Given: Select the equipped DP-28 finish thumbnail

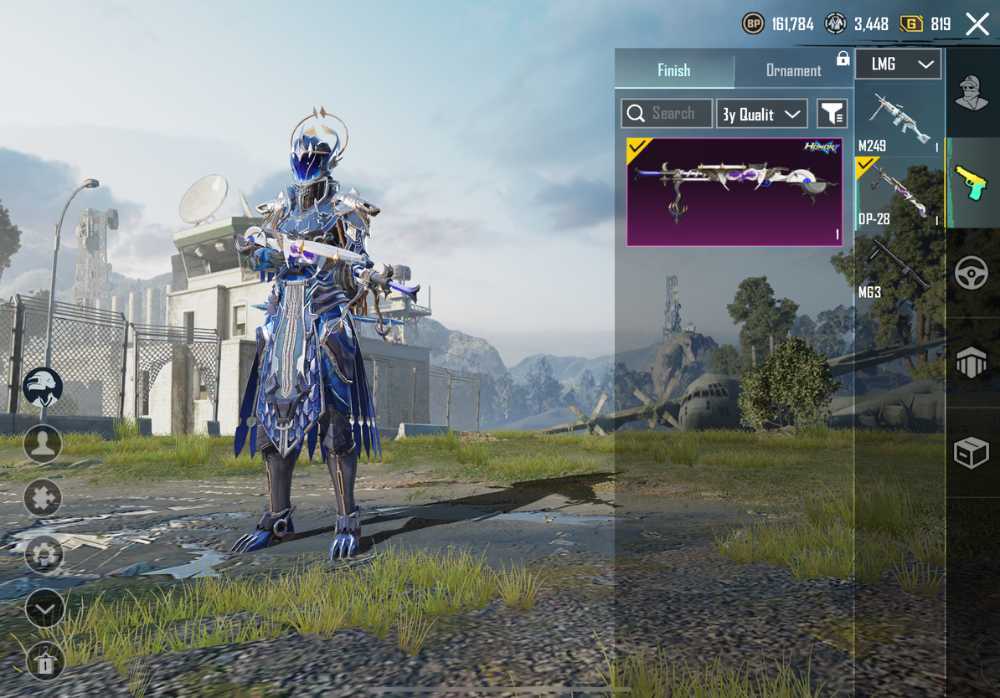Looking at the screenshot, I should pyautogui.click(x=734, y=192).
